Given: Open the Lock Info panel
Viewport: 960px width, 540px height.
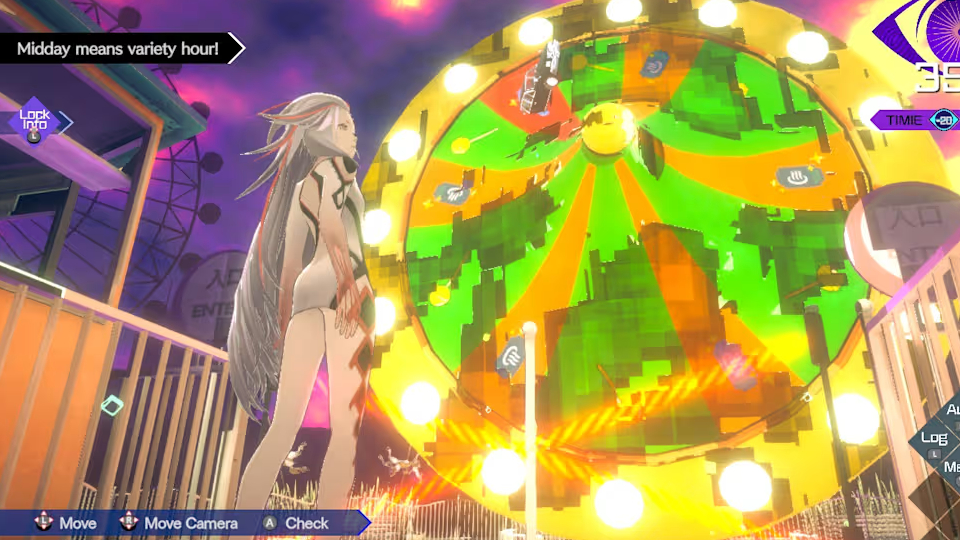Looking at the screenshot, I should [x=35, y=121].
